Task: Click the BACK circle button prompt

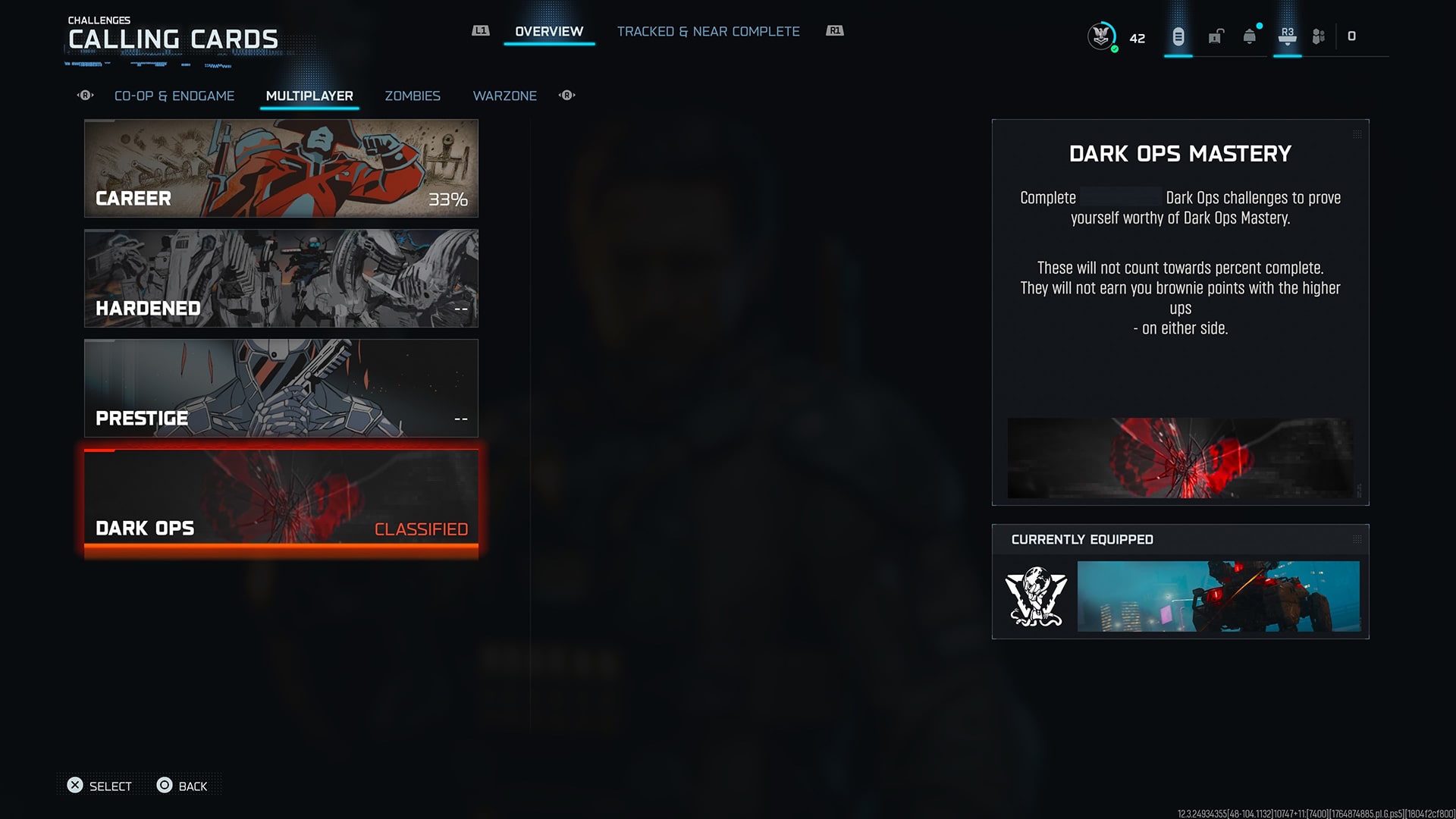Action: pyautogui.click(x=182, y=786)
